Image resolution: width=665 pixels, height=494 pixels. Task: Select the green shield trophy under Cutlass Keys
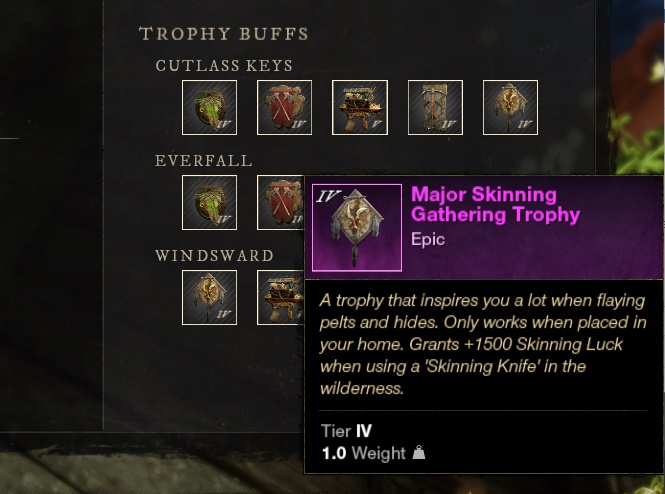click(x=209, y=107)
